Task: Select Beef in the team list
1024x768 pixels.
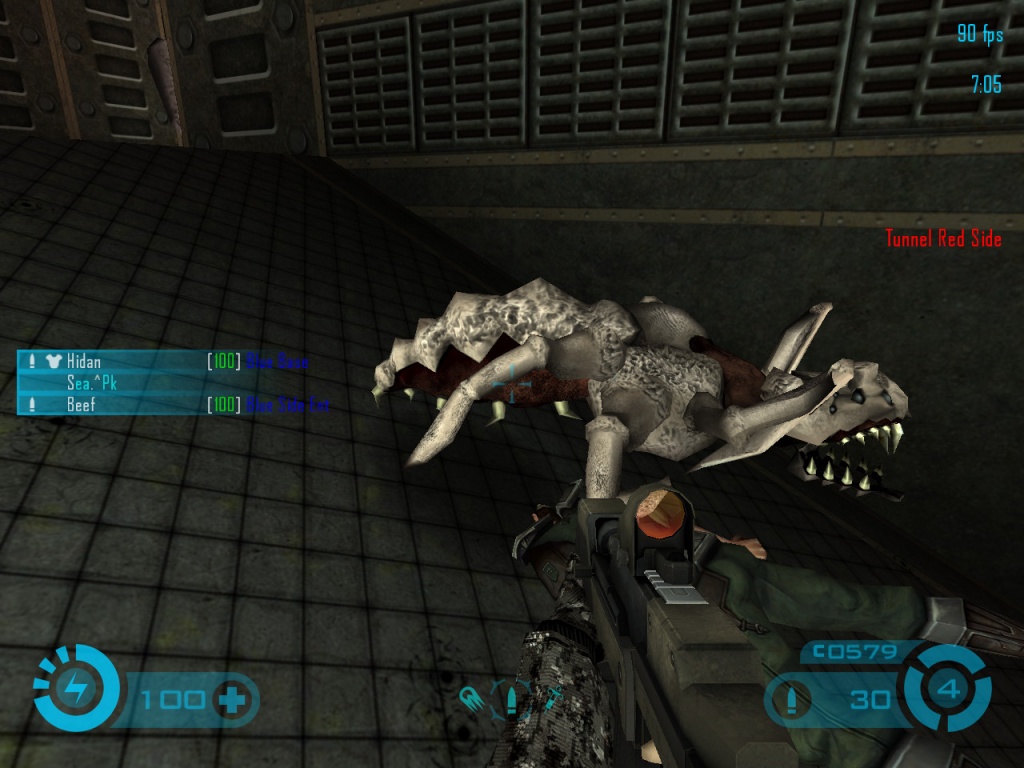Action: pyautogui.click(x=81, y=405)
